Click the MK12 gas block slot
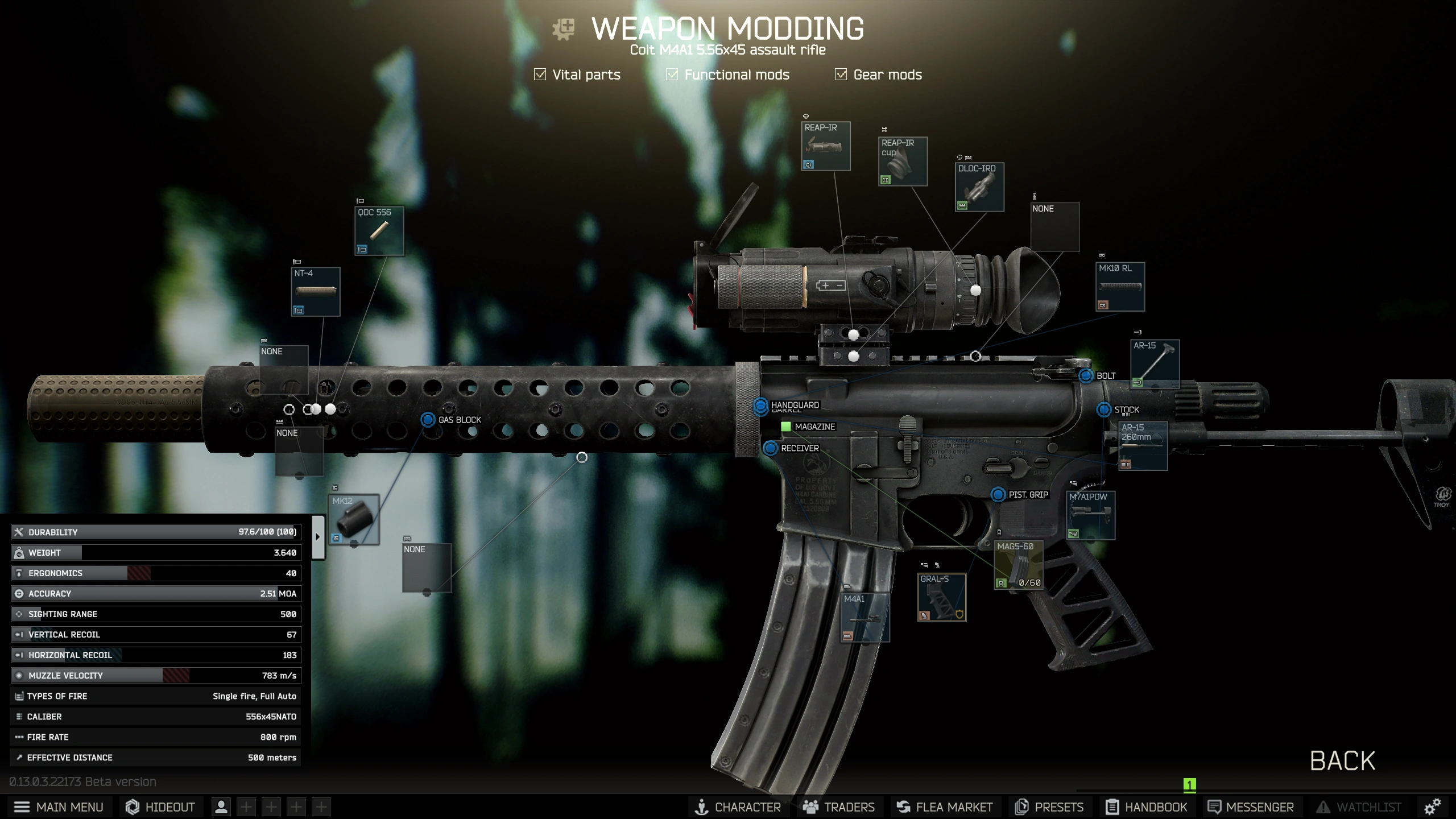 tap(354, 520)
